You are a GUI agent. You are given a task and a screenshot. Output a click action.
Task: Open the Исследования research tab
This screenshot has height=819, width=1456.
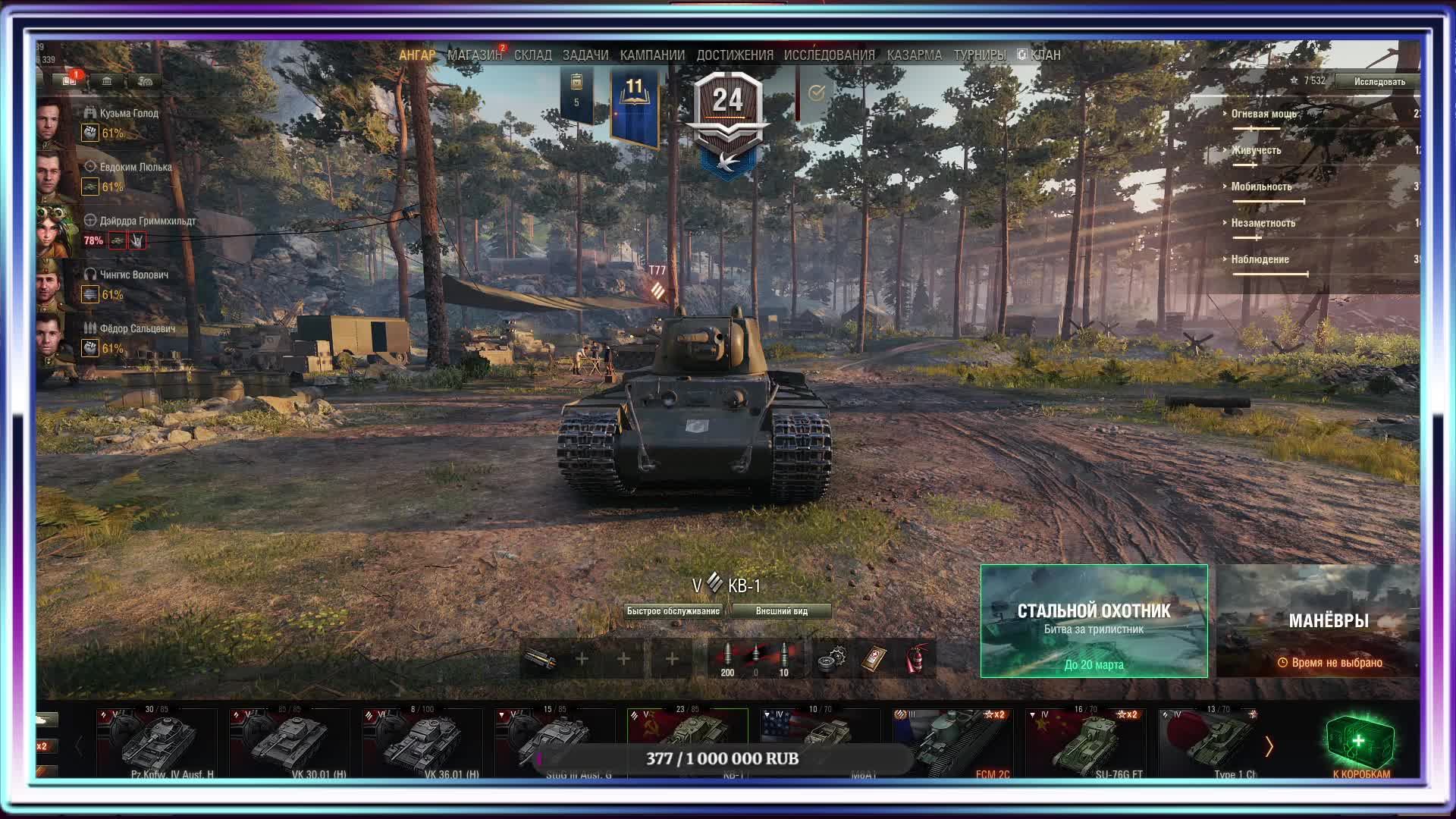click(x=829, y=55)
